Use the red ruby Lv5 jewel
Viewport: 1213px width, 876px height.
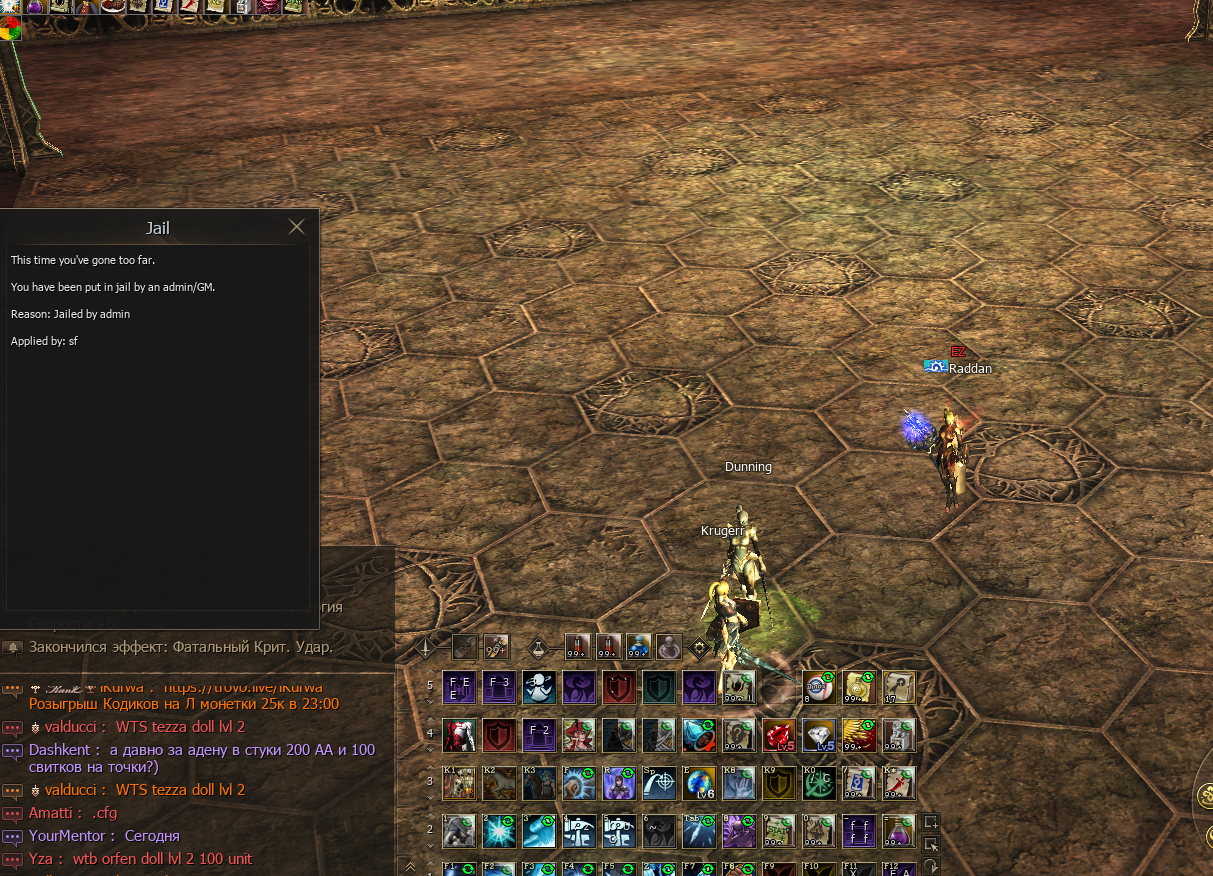pyautogui.click(x=778, y=735)
